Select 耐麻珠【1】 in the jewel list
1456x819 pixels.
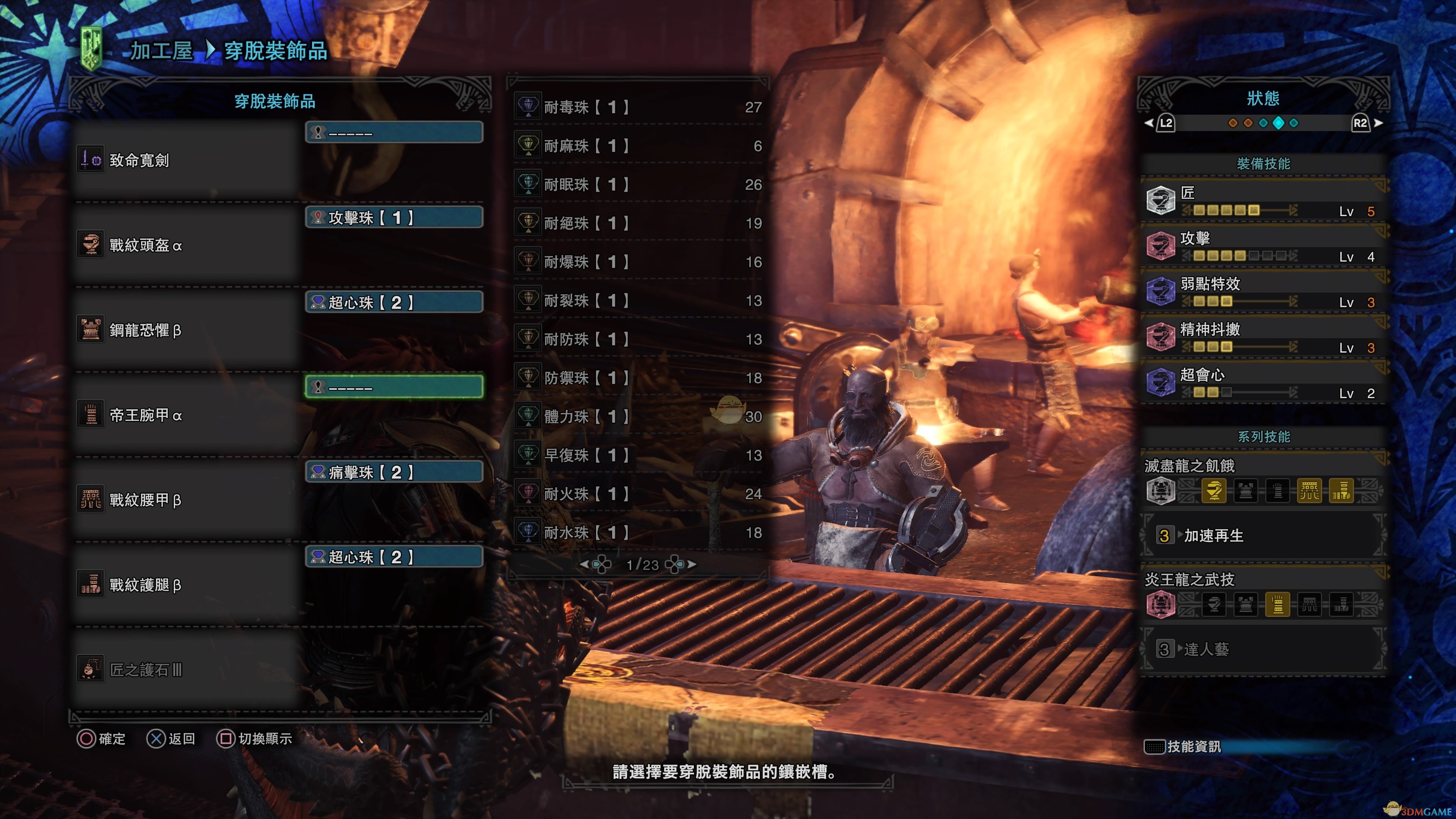639,146
